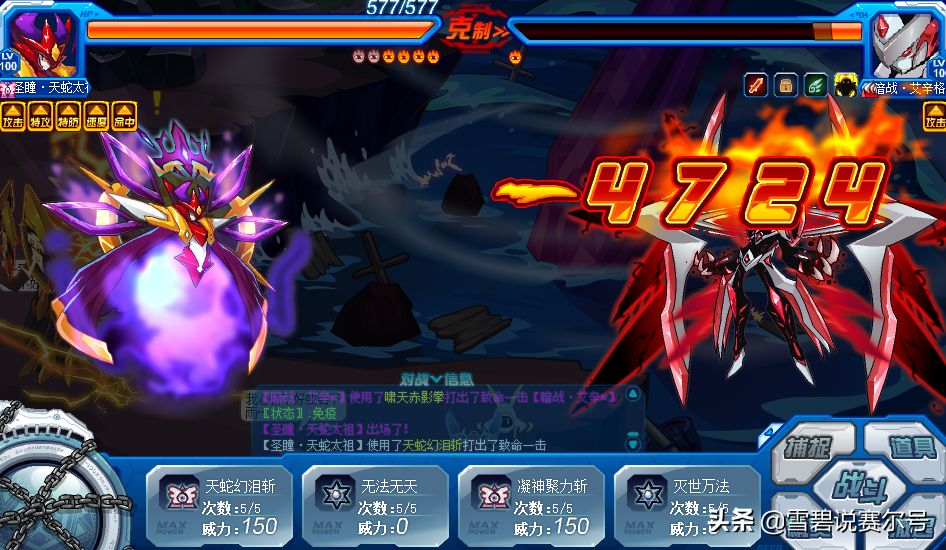946x550 pixels.
Task: Open the player's 圣瞳·天蛇太祖 portrait
Action: 40,42
